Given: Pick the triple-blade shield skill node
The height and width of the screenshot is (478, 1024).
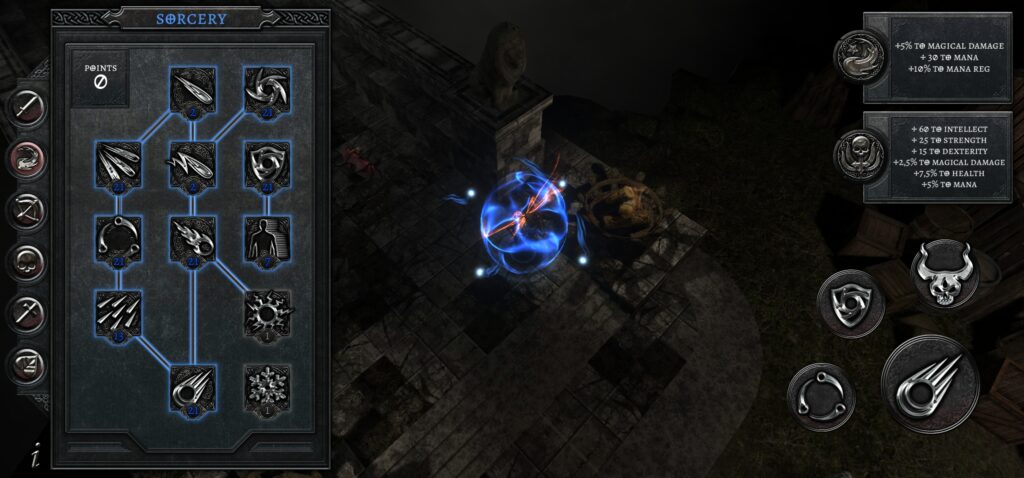Looking at the screenshot, I should 266,164.
